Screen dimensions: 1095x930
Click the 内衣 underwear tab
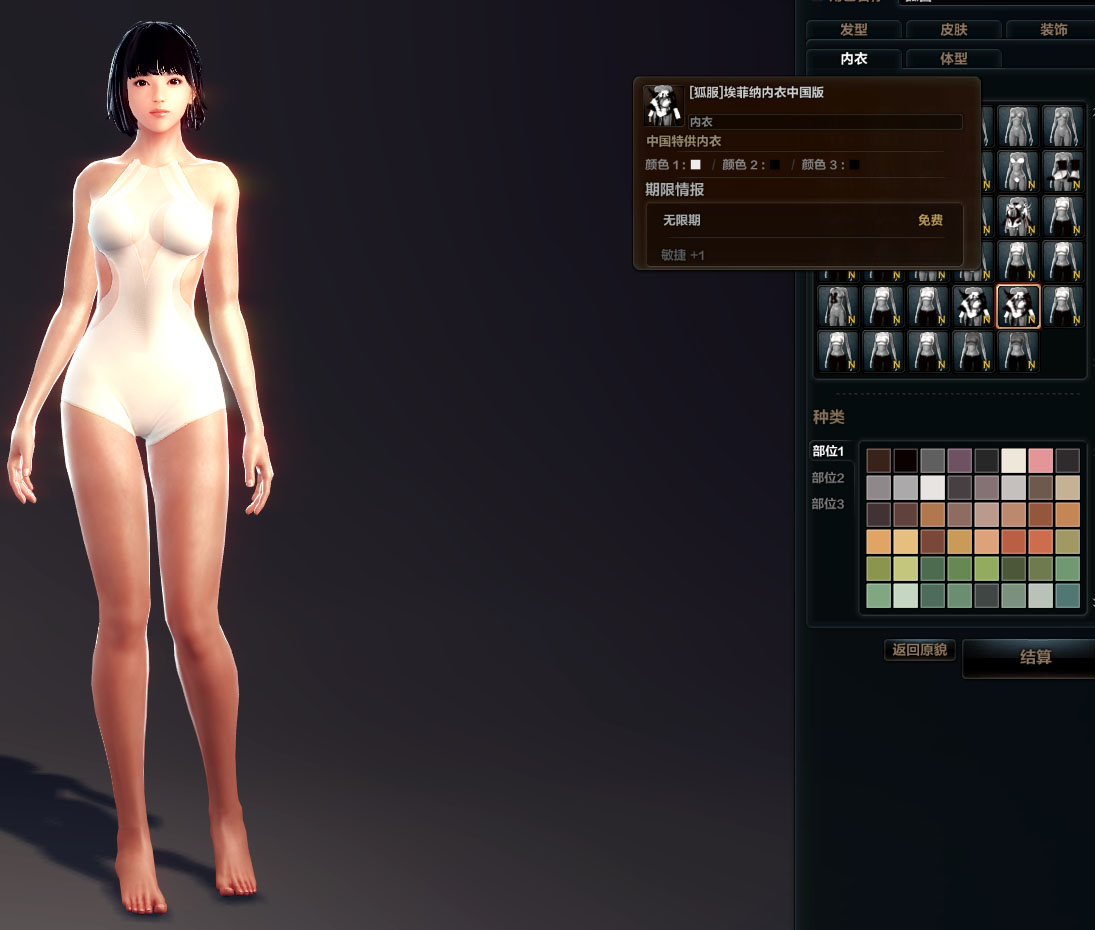(x=853, y=59)
